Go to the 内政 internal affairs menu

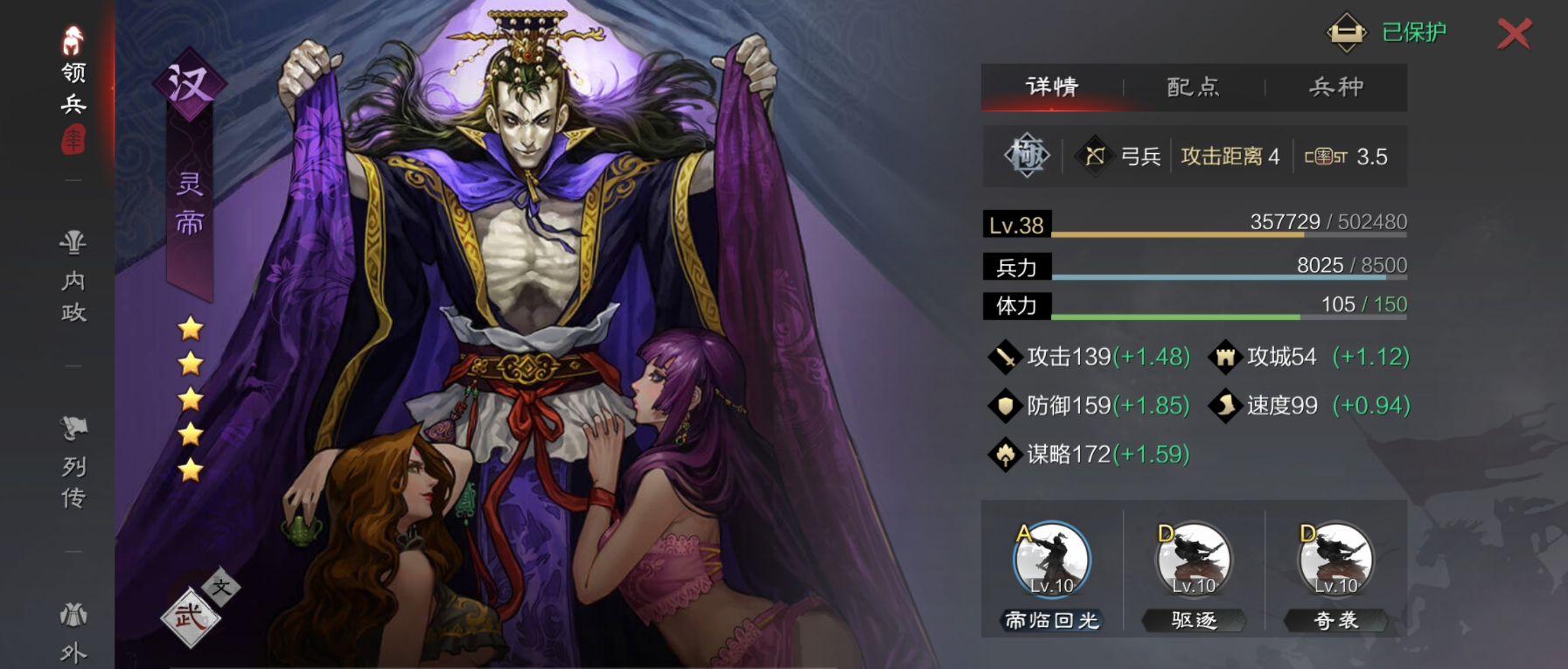pos(73,278)
